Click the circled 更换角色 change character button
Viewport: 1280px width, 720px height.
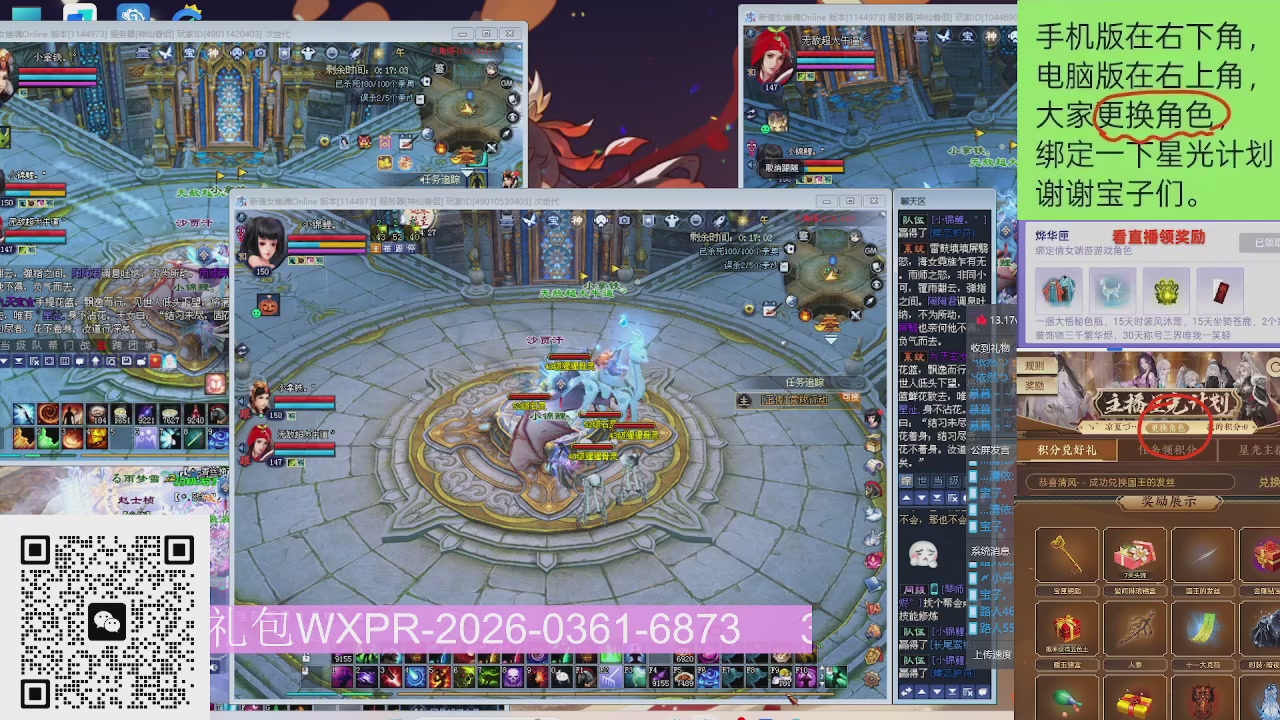tap(1167, 427)
